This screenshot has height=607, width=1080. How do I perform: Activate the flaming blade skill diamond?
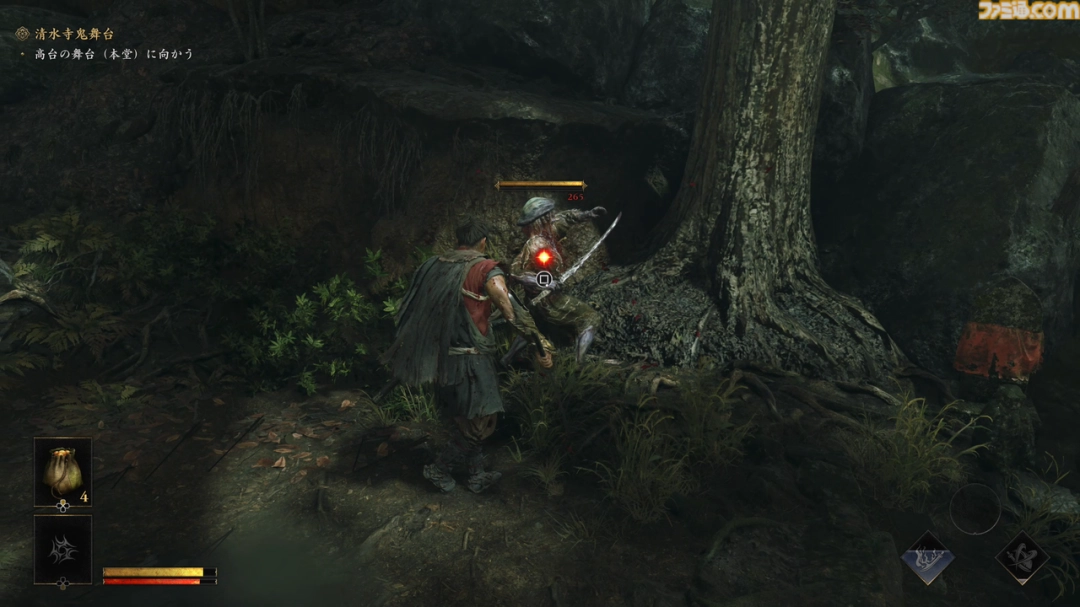pos(927,558)
